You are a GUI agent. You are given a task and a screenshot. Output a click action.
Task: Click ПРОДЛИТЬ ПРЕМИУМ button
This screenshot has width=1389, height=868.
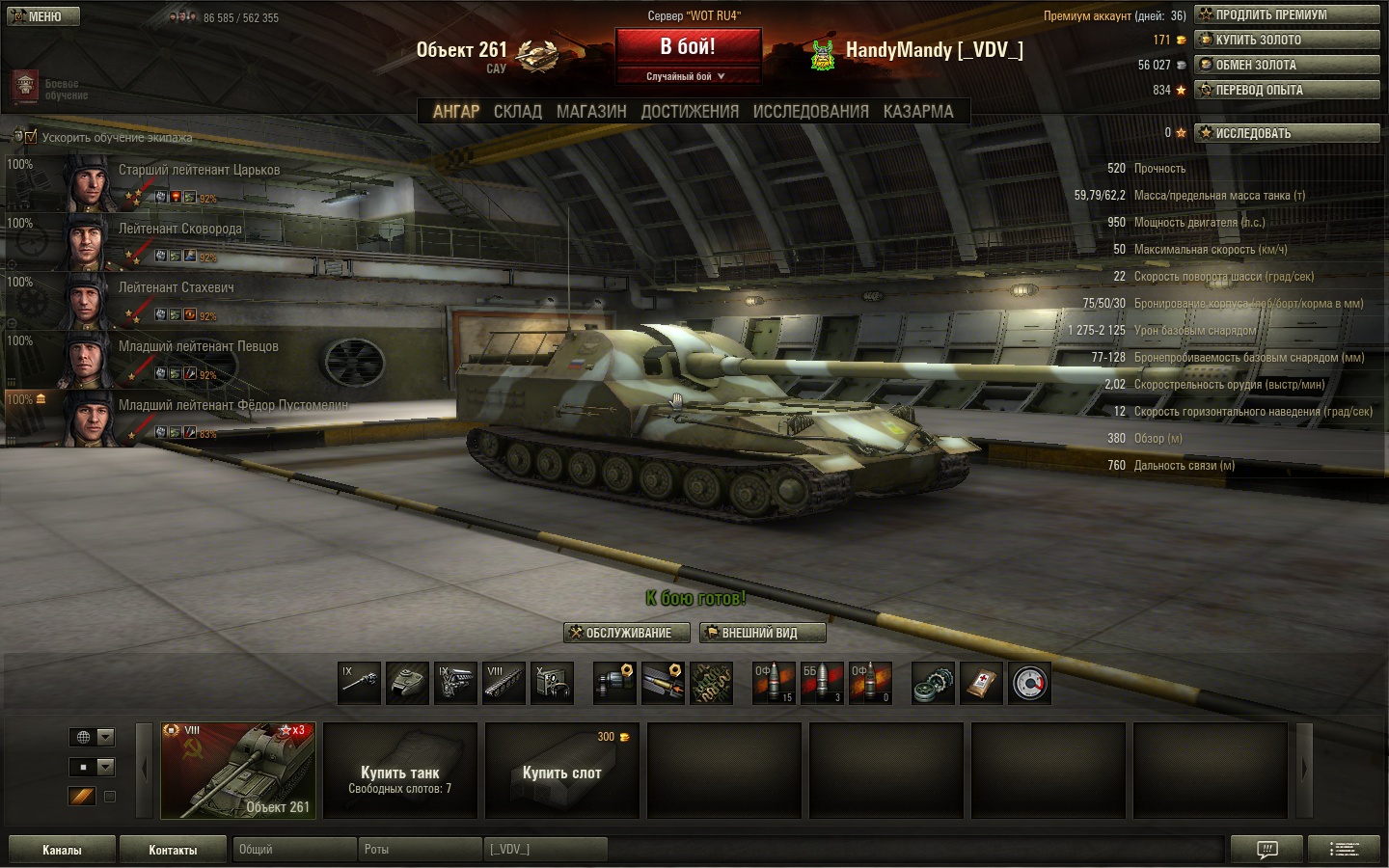1287,14
